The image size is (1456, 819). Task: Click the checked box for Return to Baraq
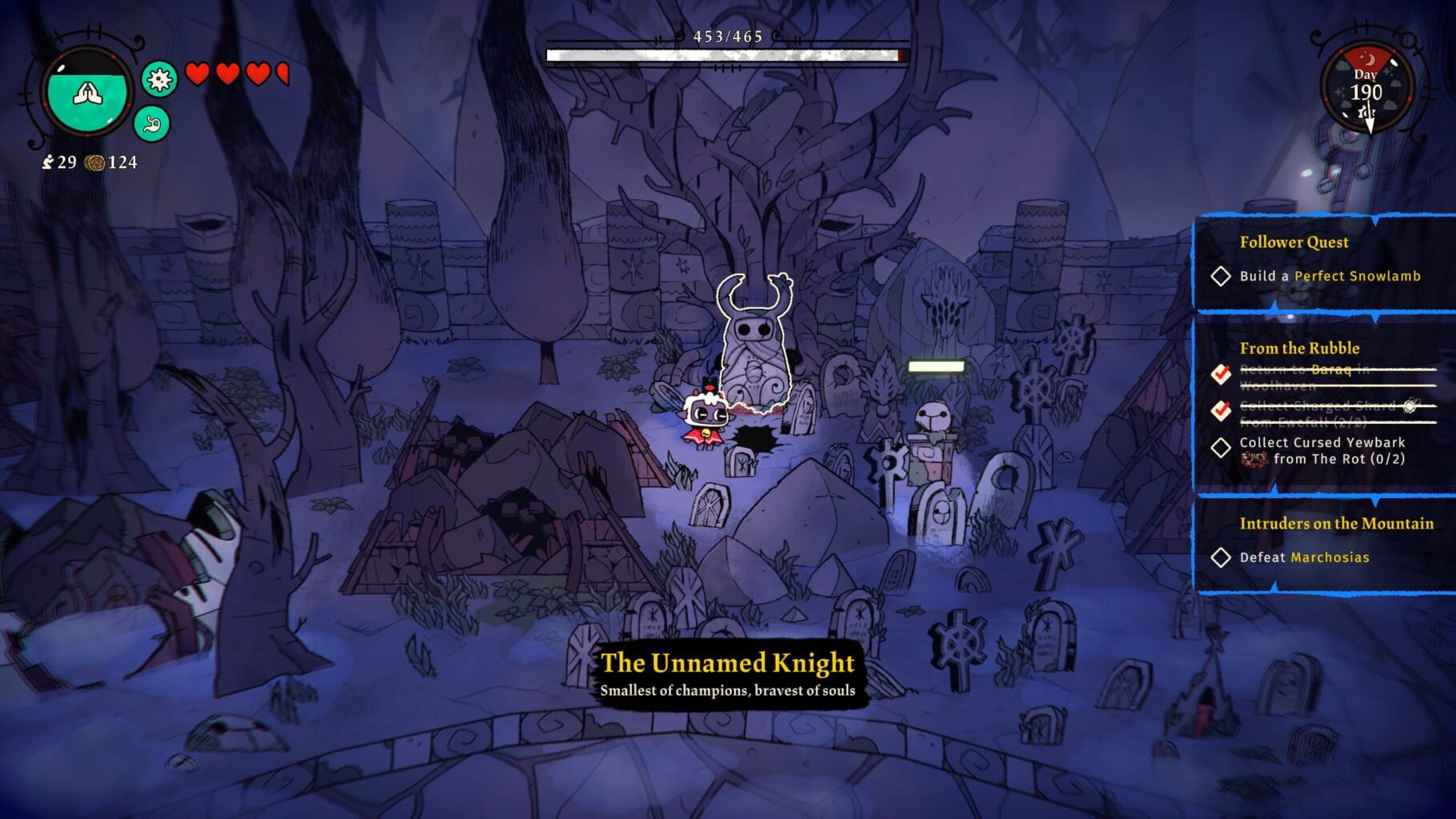pyautogui.click(x=1222, y=374)
